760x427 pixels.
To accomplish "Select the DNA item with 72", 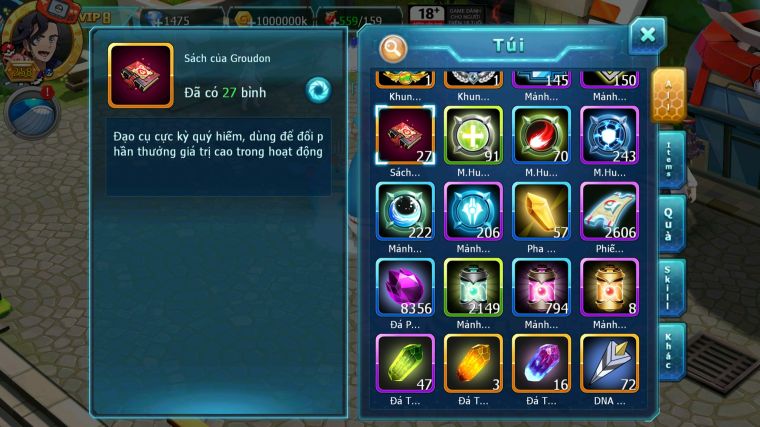I will tap(609, 363).
